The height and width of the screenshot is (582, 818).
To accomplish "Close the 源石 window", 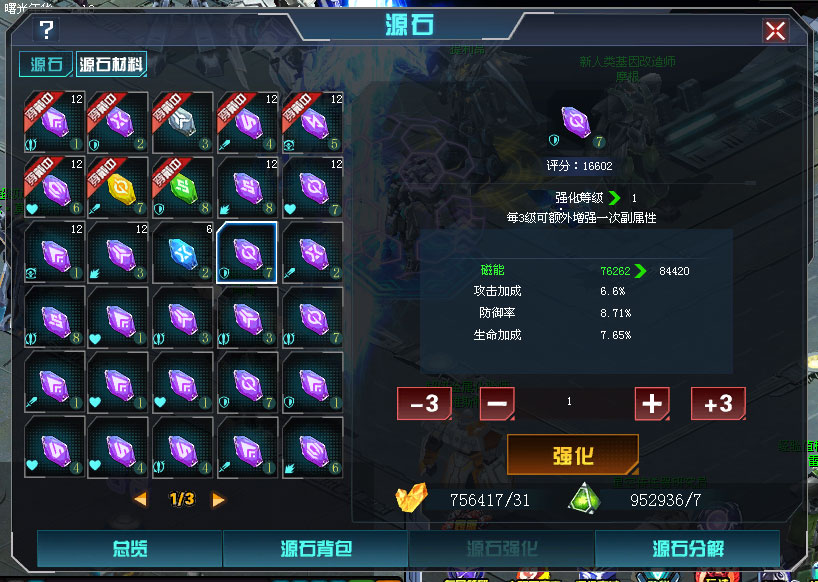I will pyautogui.click(x=775, y=31).
